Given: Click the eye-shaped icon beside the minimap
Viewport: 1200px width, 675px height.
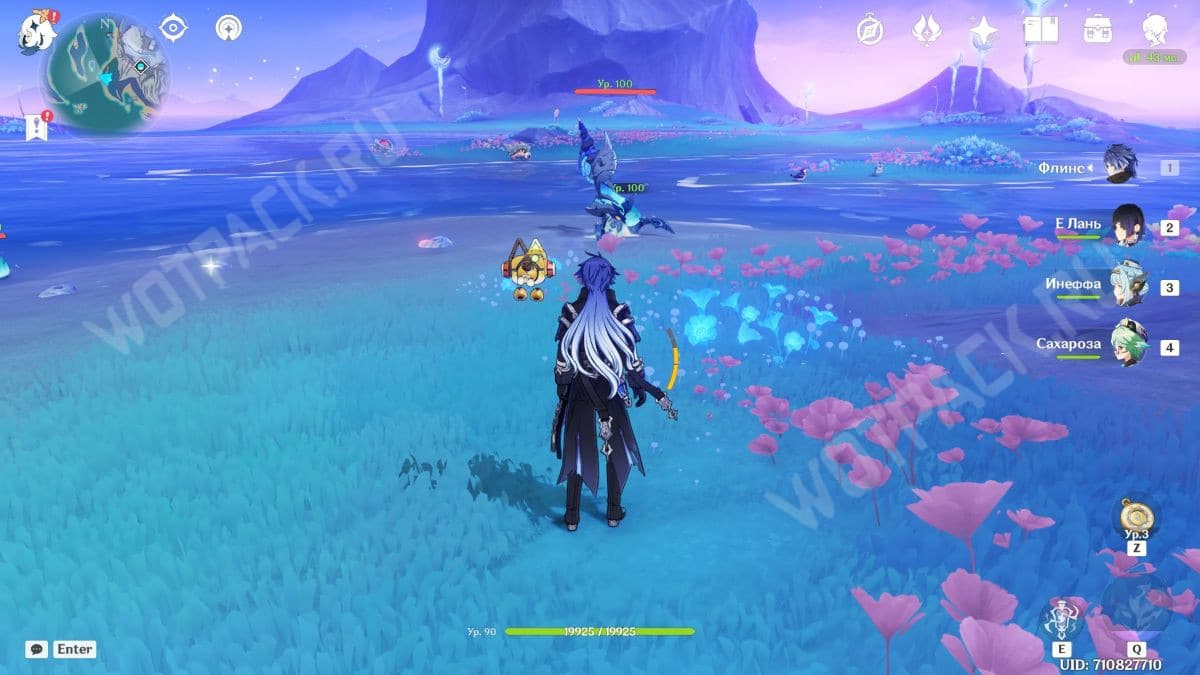Looking at the screenshot, I should pyautogui.click(x=174, y=28).
